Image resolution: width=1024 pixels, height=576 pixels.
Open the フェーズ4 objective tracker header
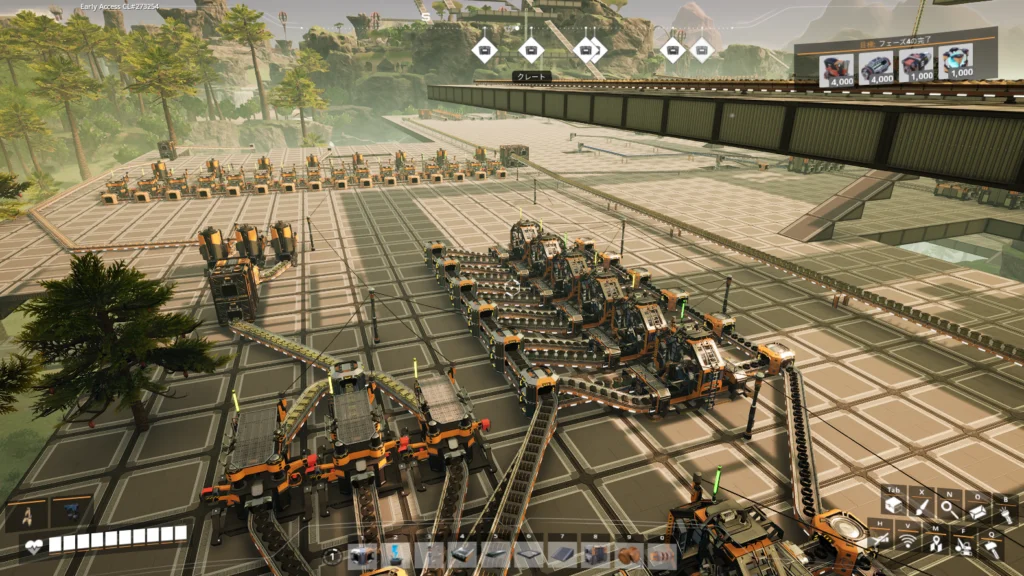(896, 45)
